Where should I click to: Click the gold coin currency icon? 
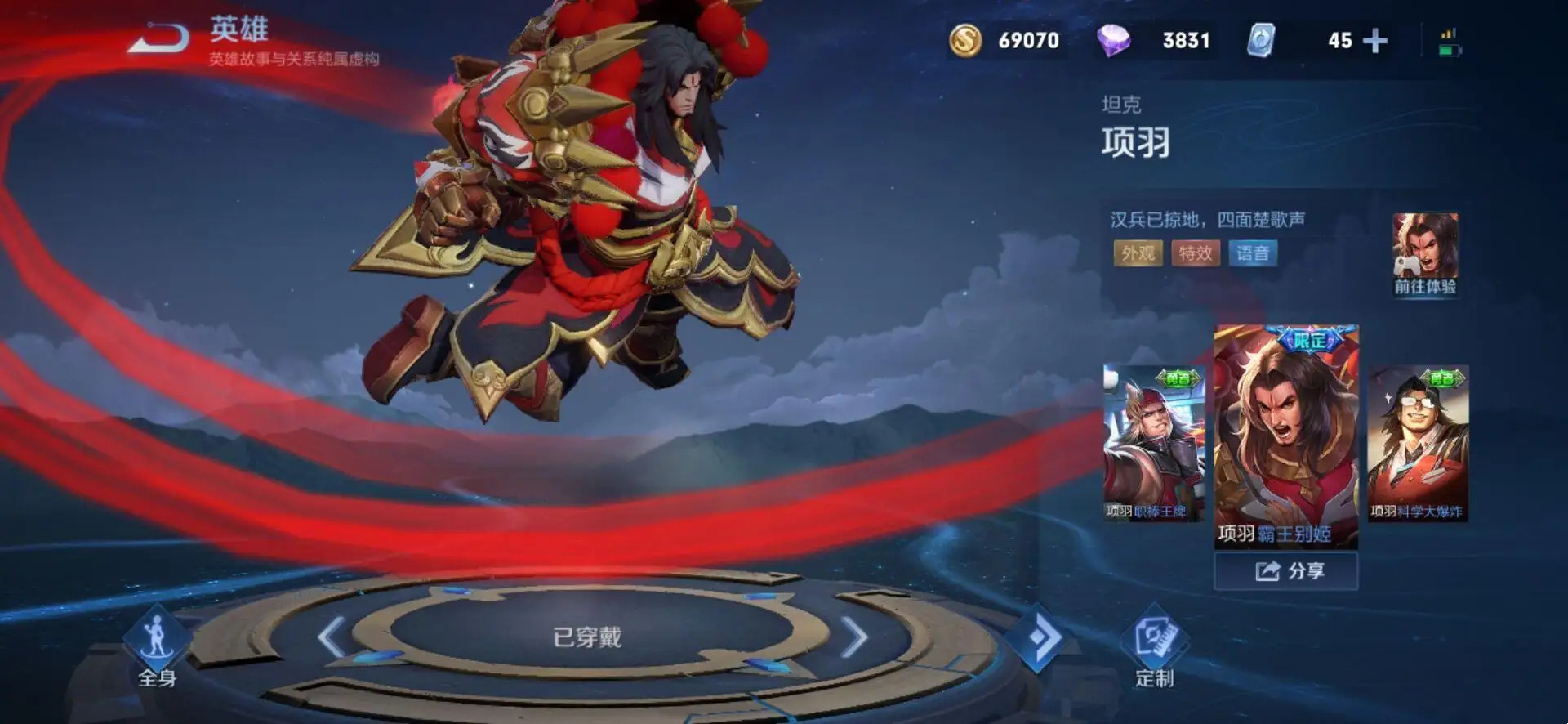[968, 38]
